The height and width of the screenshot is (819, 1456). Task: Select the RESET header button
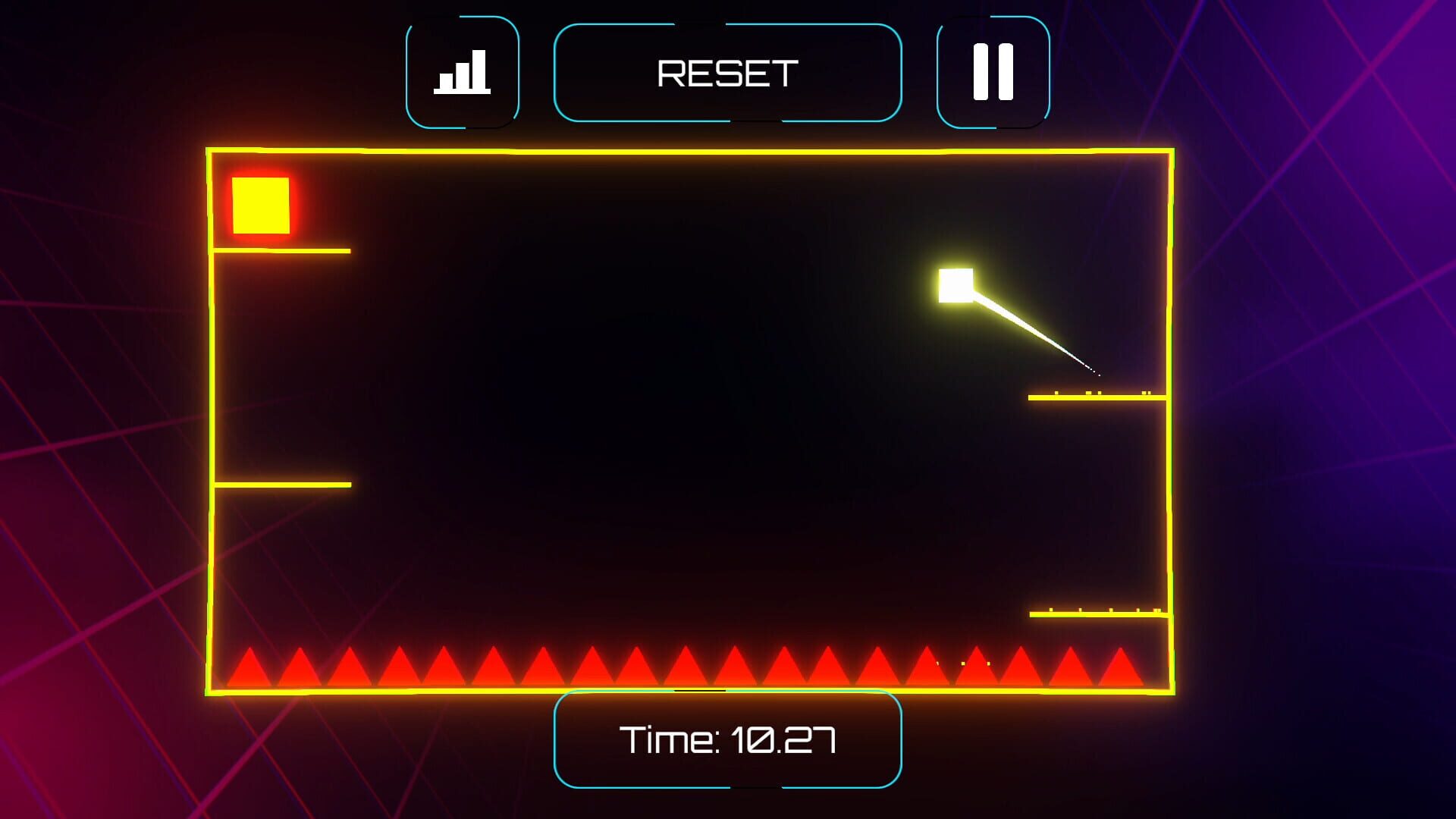pyautogui.click(x=728, y=72)
